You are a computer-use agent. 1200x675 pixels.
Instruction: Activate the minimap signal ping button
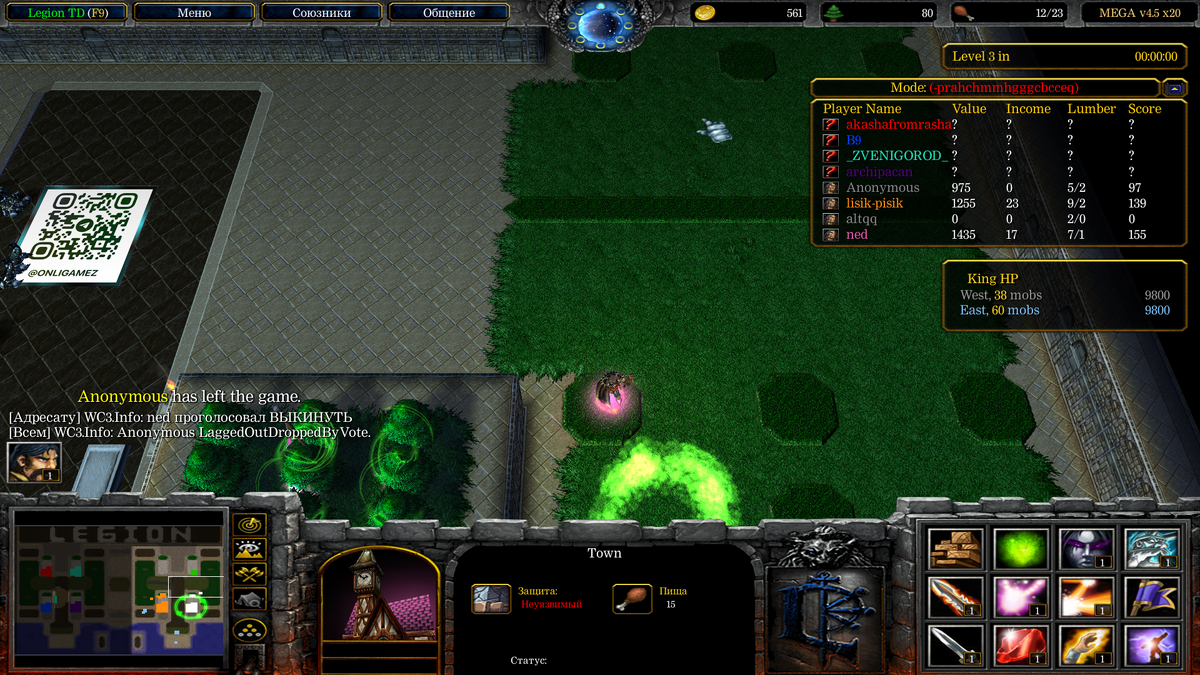(x=248, y=524)
